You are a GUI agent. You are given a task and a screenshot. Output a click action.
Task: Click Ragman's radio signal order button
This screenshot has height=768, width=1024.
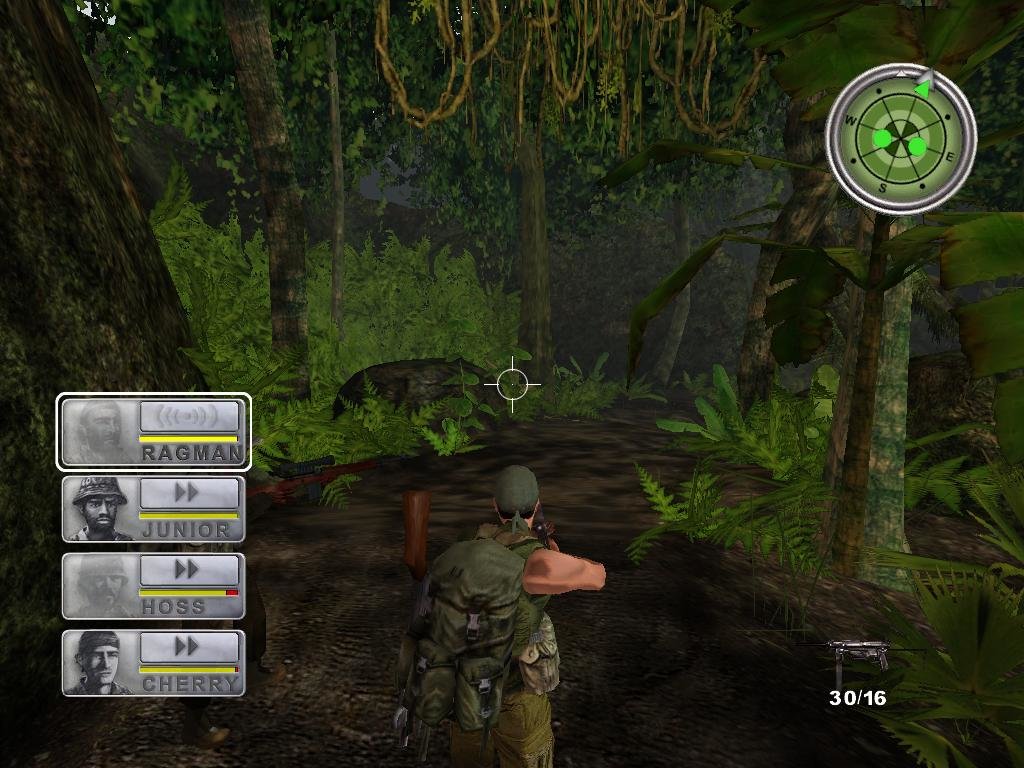[x=190, y=416]
